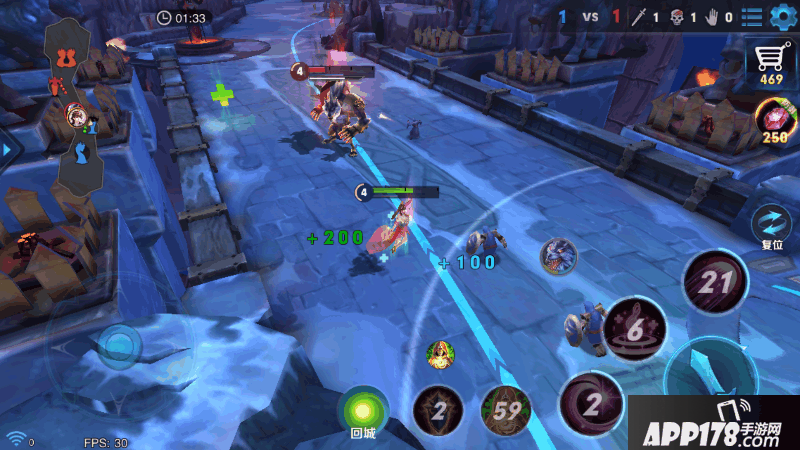The width and height of the screenshot is (800, 450).
Task: Select the hooded ally portrait icon
Action: pyautogui.click(x=441, y=354)
